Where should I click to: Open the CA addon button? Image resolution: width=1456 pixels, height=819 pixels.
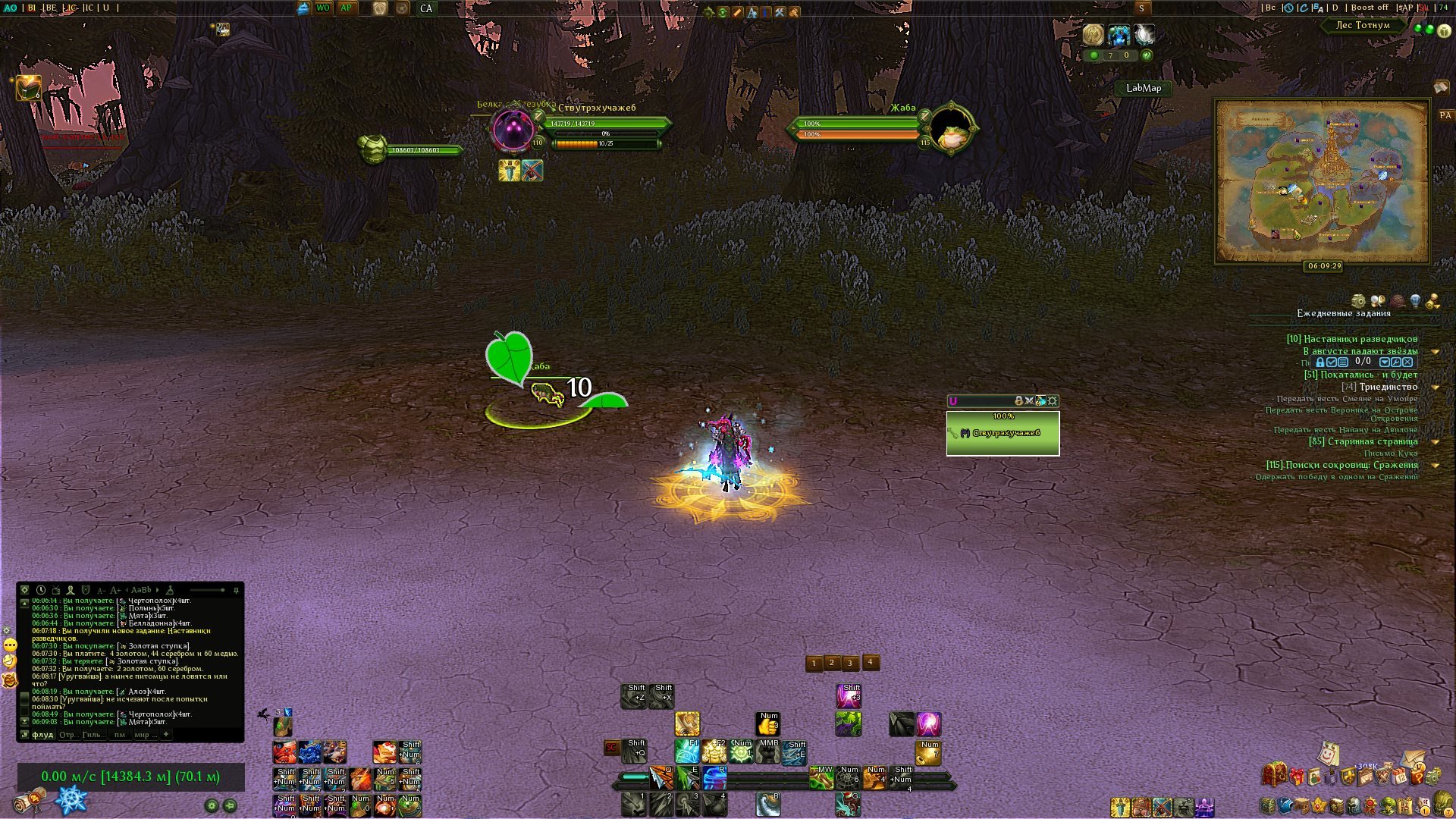click(426, 8)
